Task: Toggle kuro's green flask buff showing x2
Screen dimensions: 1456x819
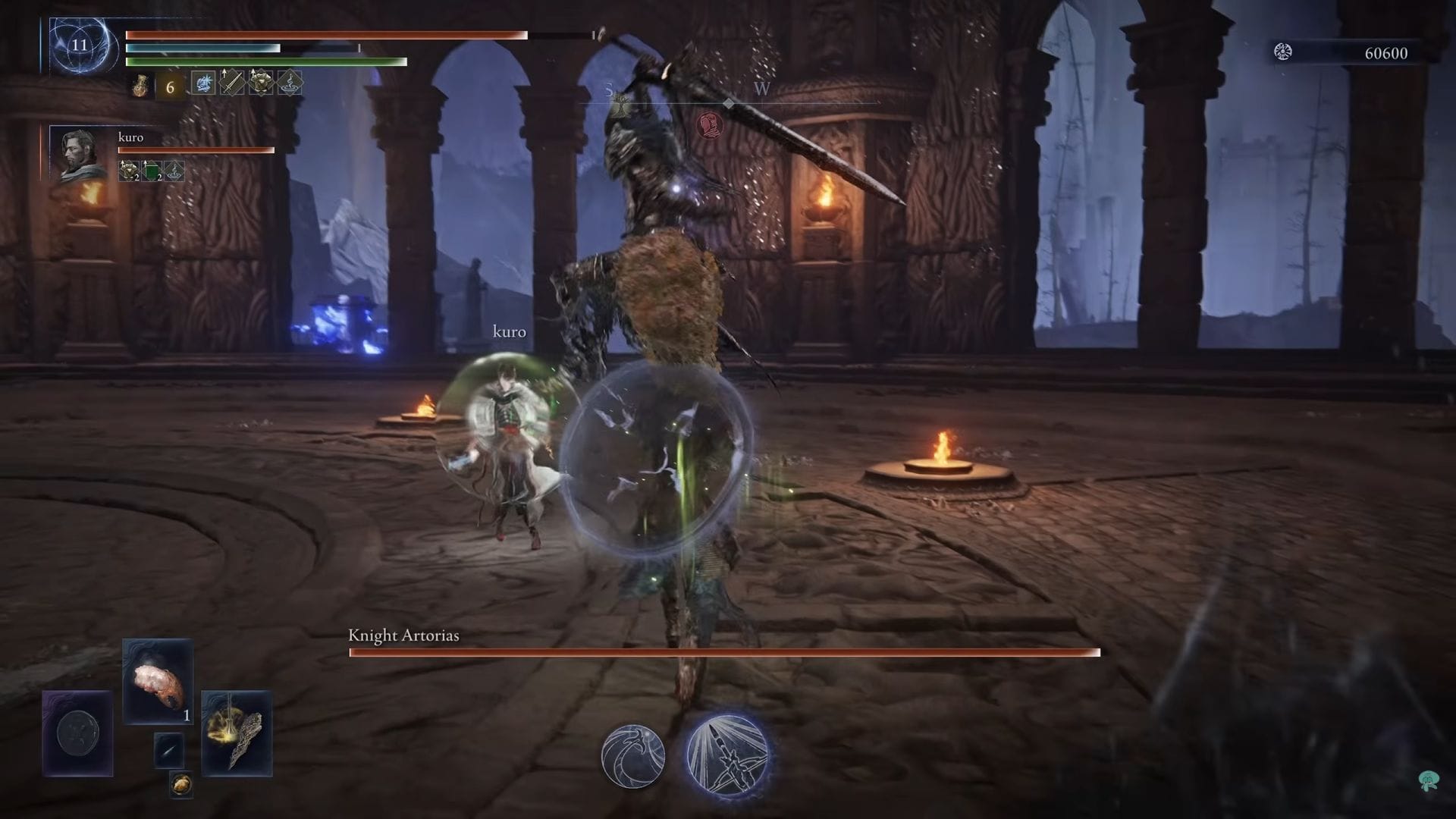Action: tap(152, 170)
